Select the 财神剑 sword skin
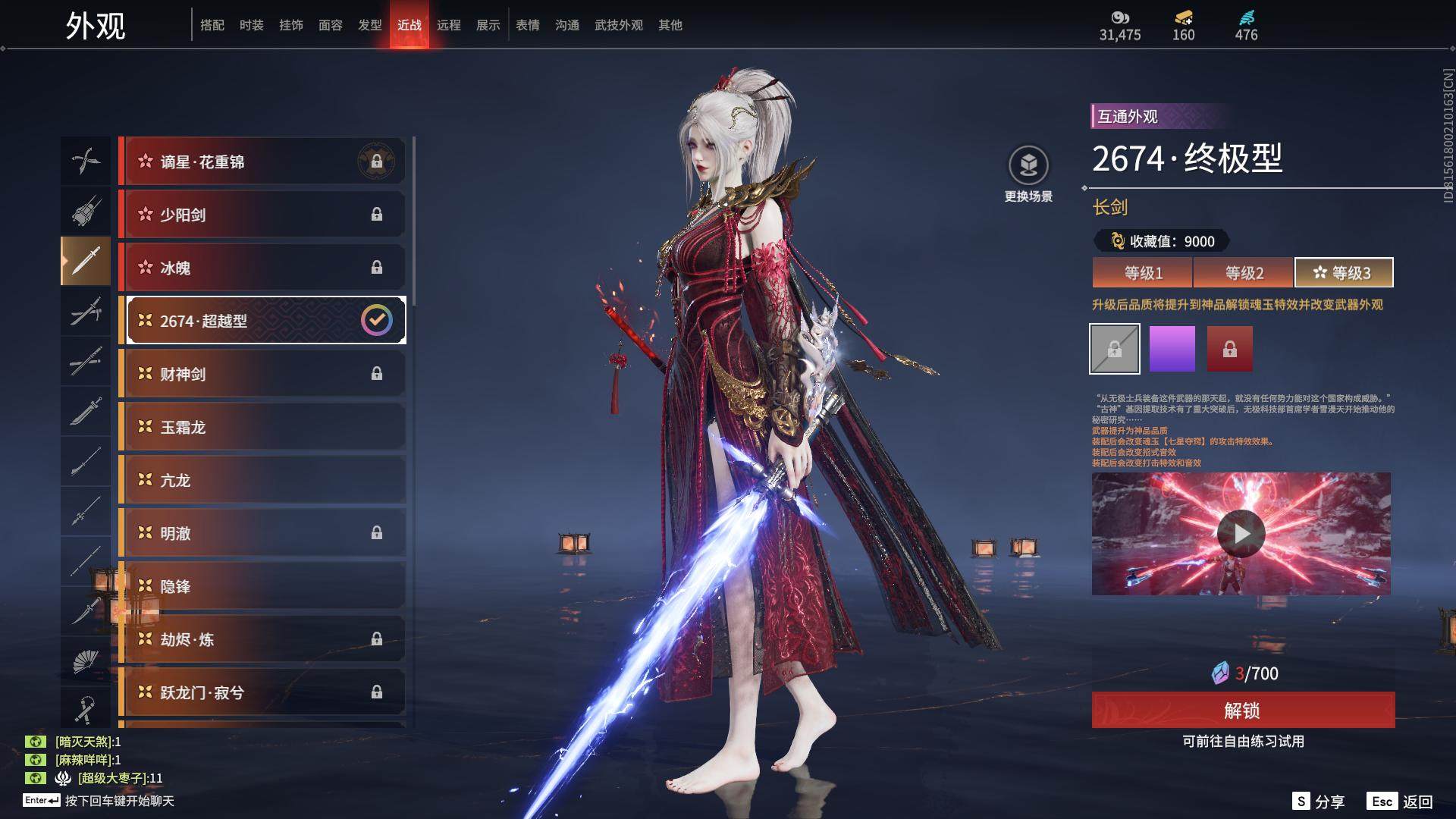The width and height of the screenshot is (1456, 819). coord(262,374)
